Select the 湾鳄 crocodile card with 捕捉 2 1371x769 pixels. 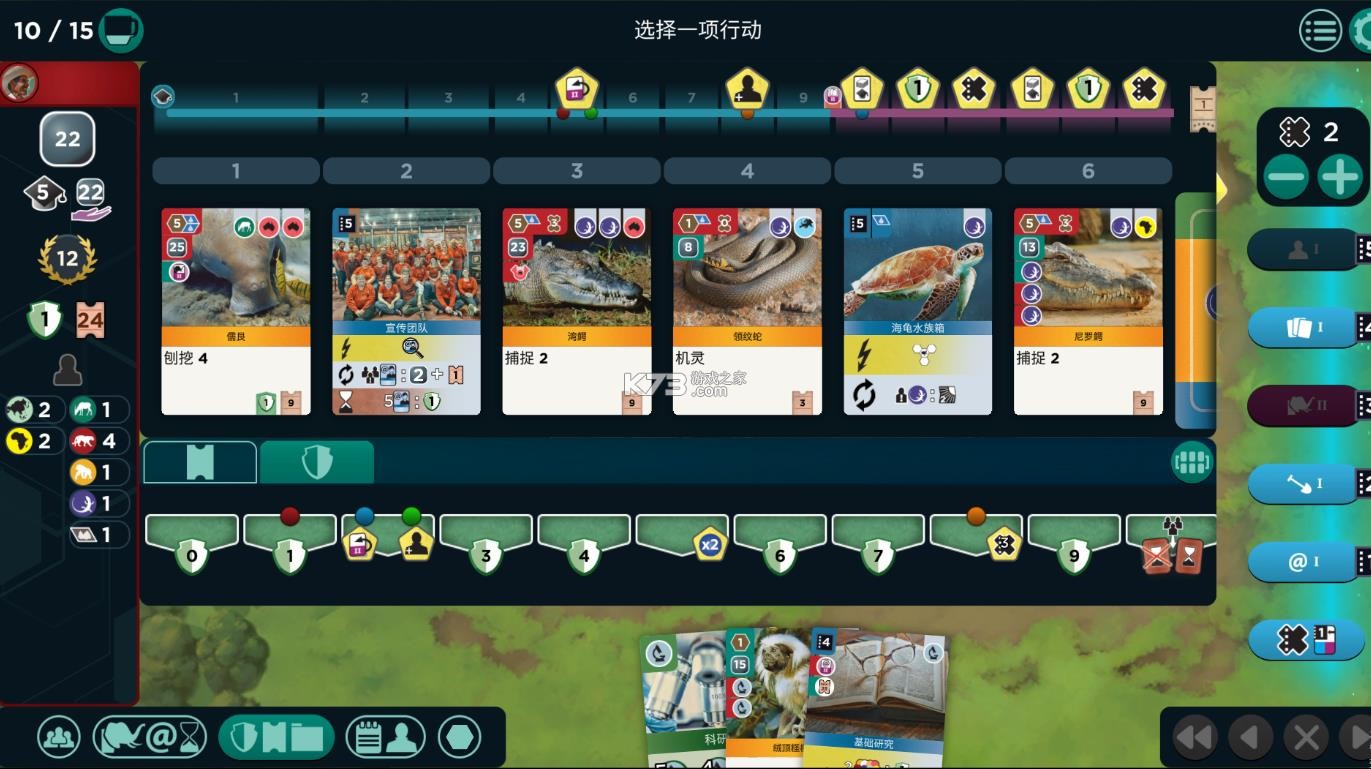576,310
